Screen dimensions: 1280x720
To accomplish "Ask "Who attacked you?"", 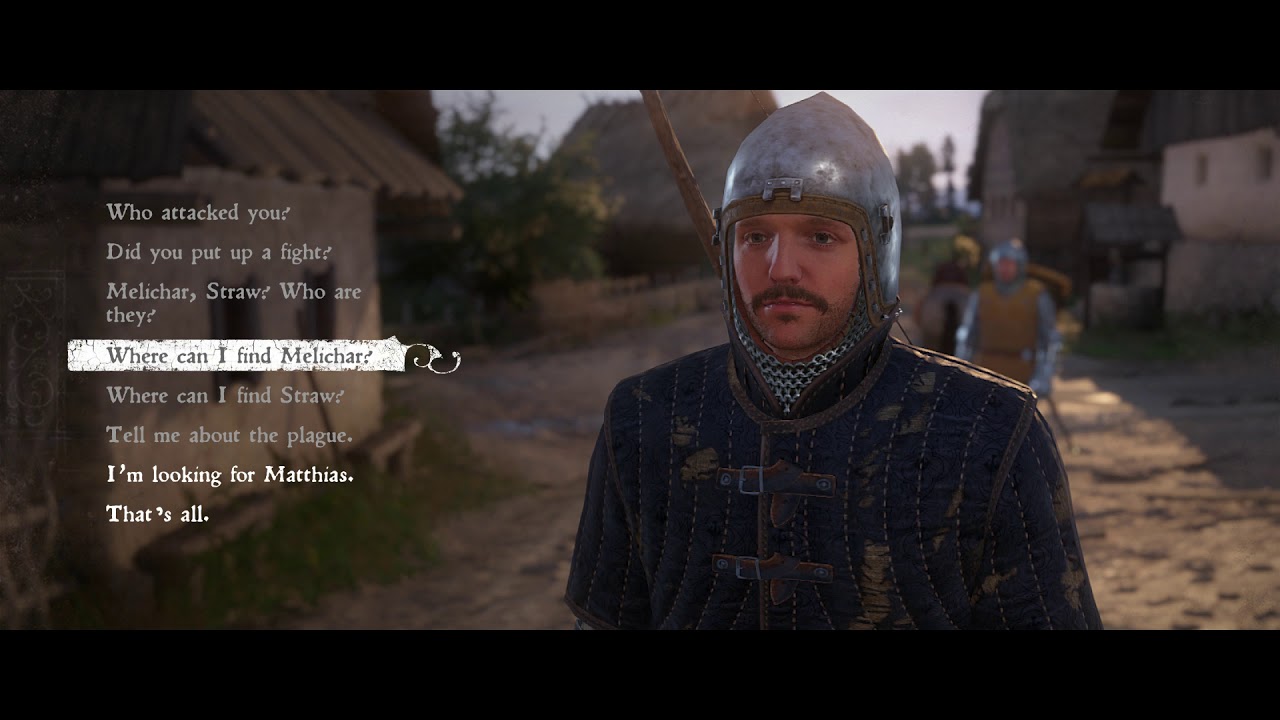I will [x=198, y=212].
